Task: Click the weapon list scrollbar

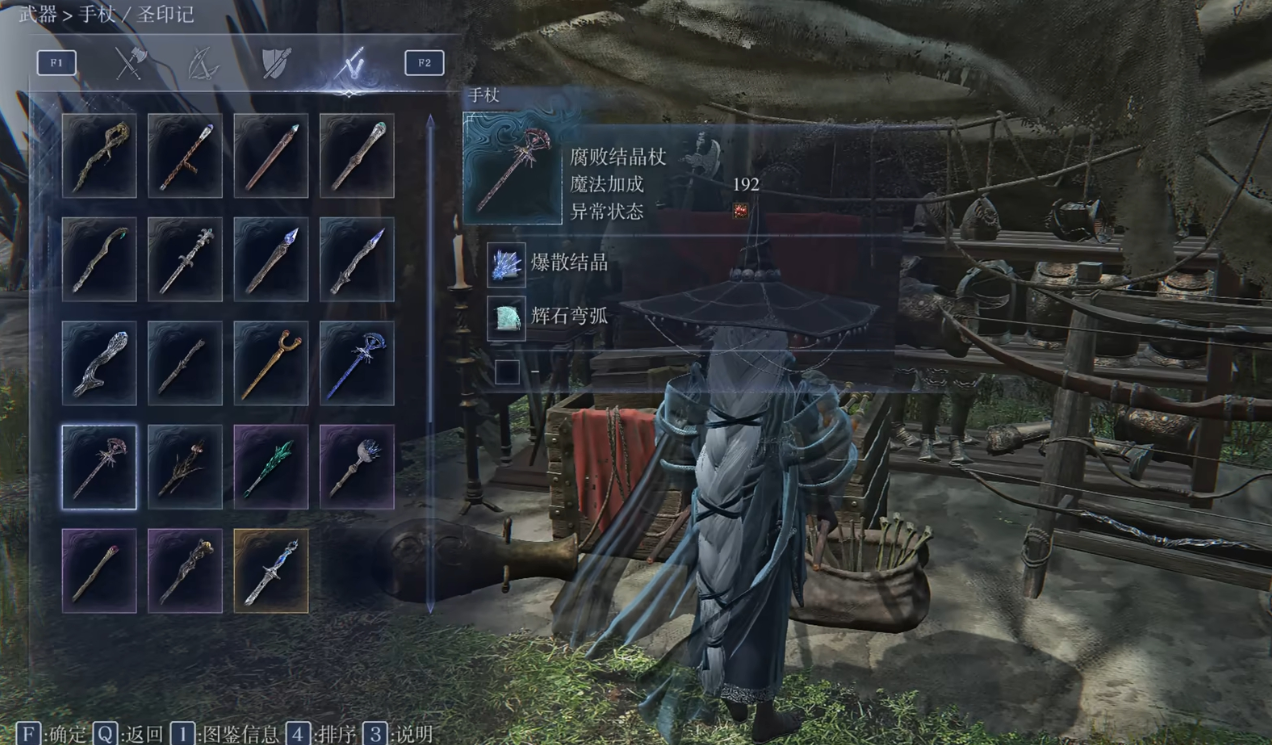Action: point(431,360)
